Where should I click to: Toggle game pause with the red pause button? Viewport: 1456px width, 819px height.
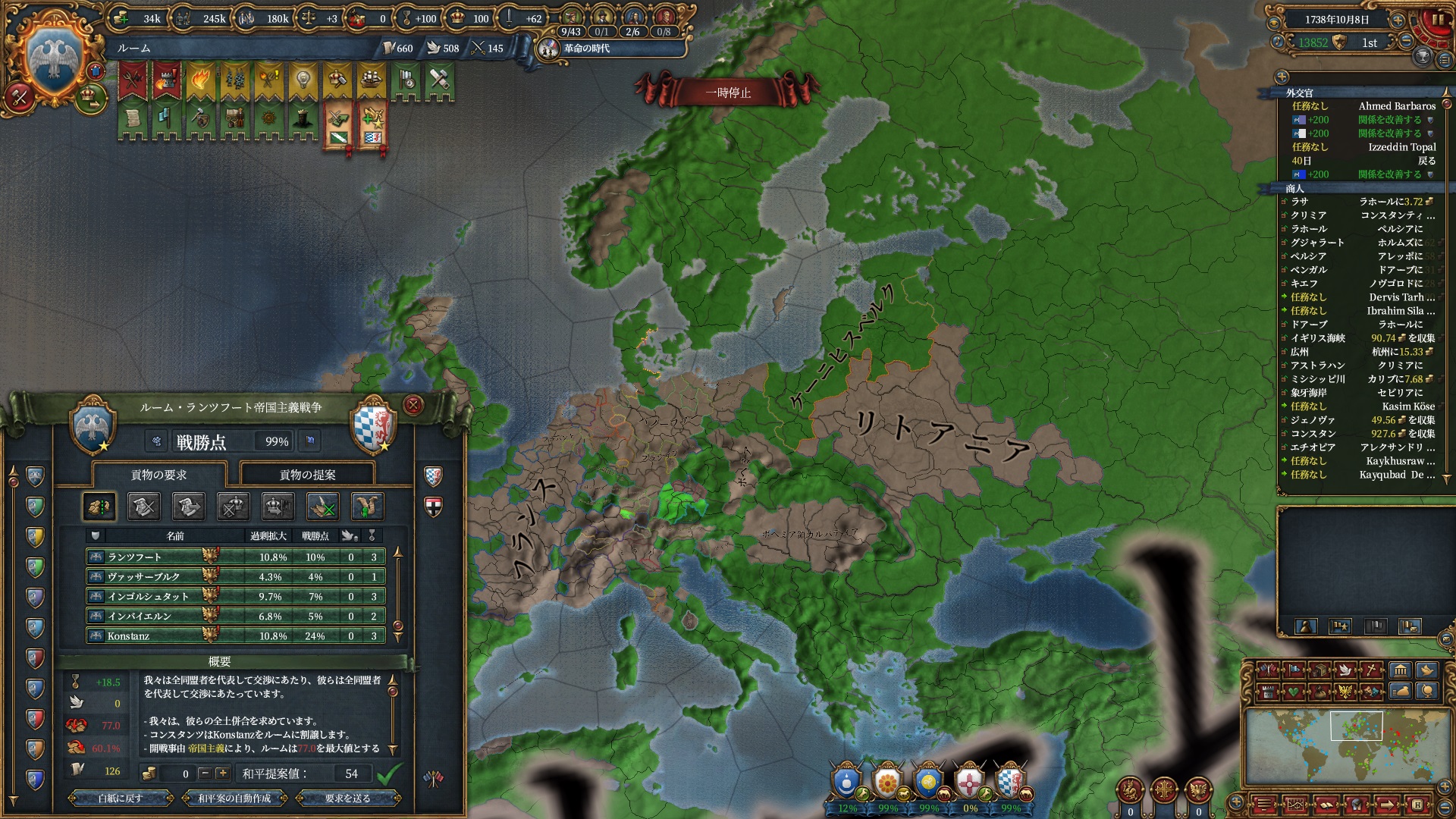point(1437,21)
